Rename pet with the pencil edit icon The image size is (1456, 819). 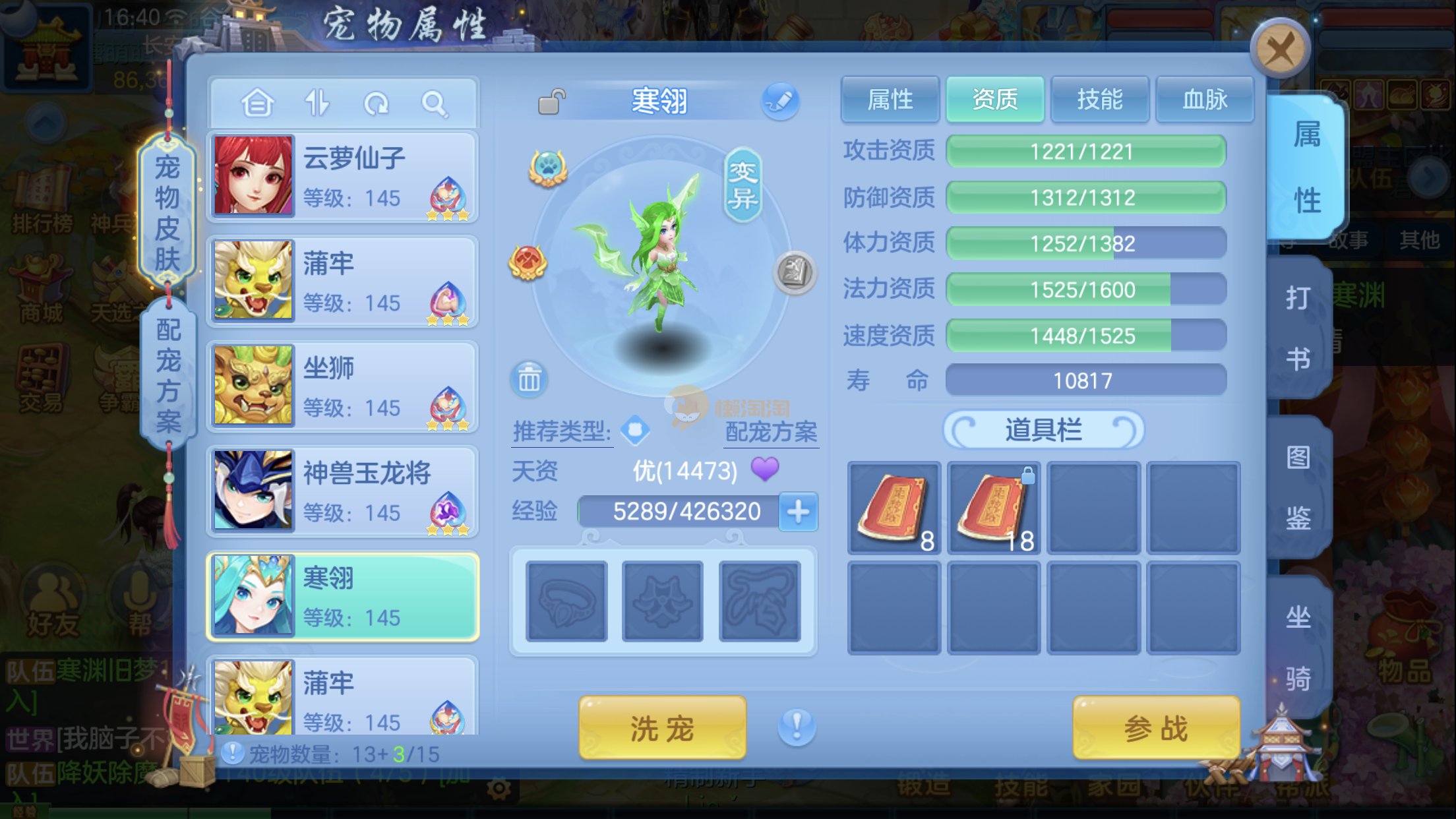pos(780,102)
